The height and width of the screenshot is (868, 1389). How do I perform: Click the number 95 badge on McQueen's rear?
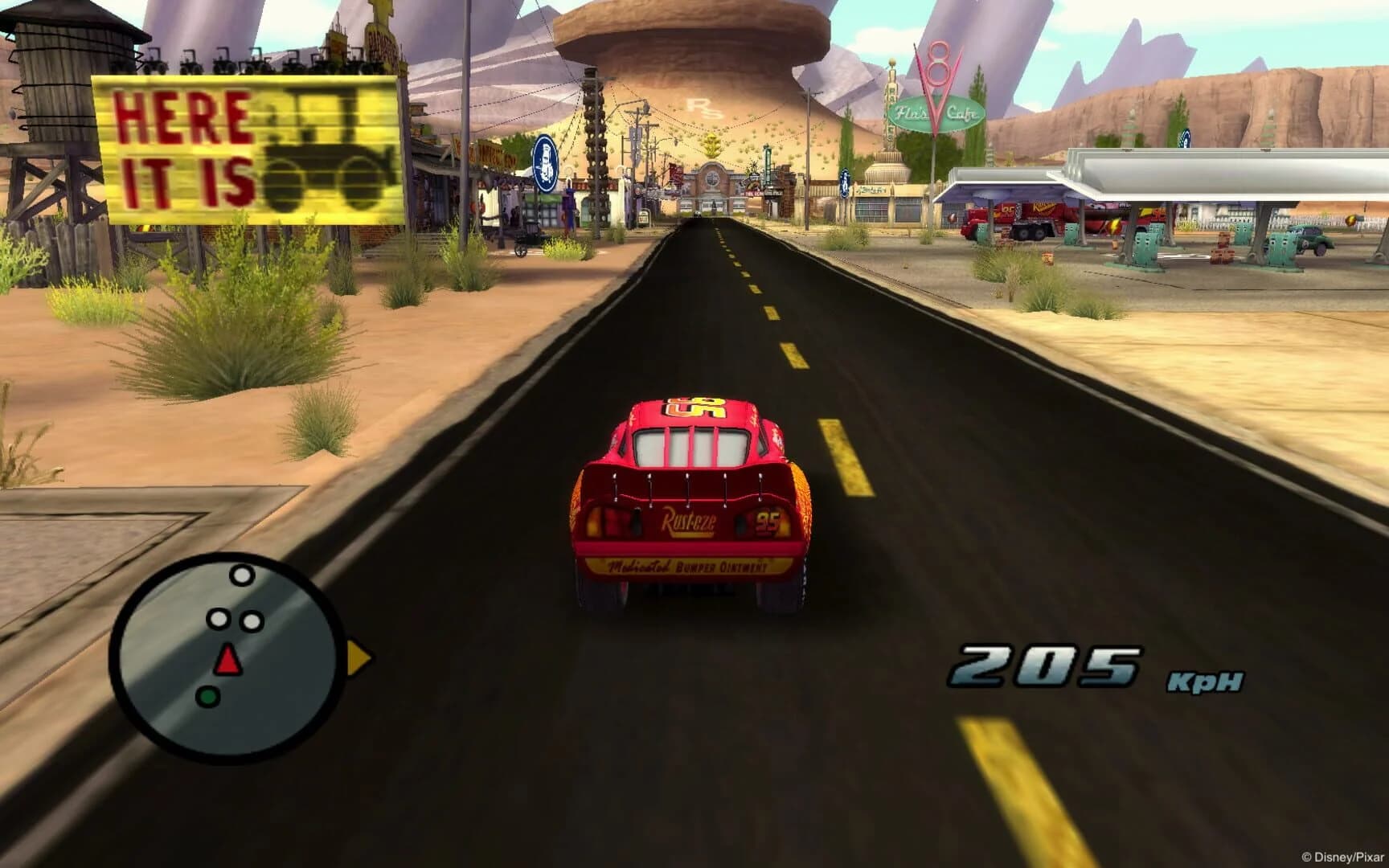768,521
